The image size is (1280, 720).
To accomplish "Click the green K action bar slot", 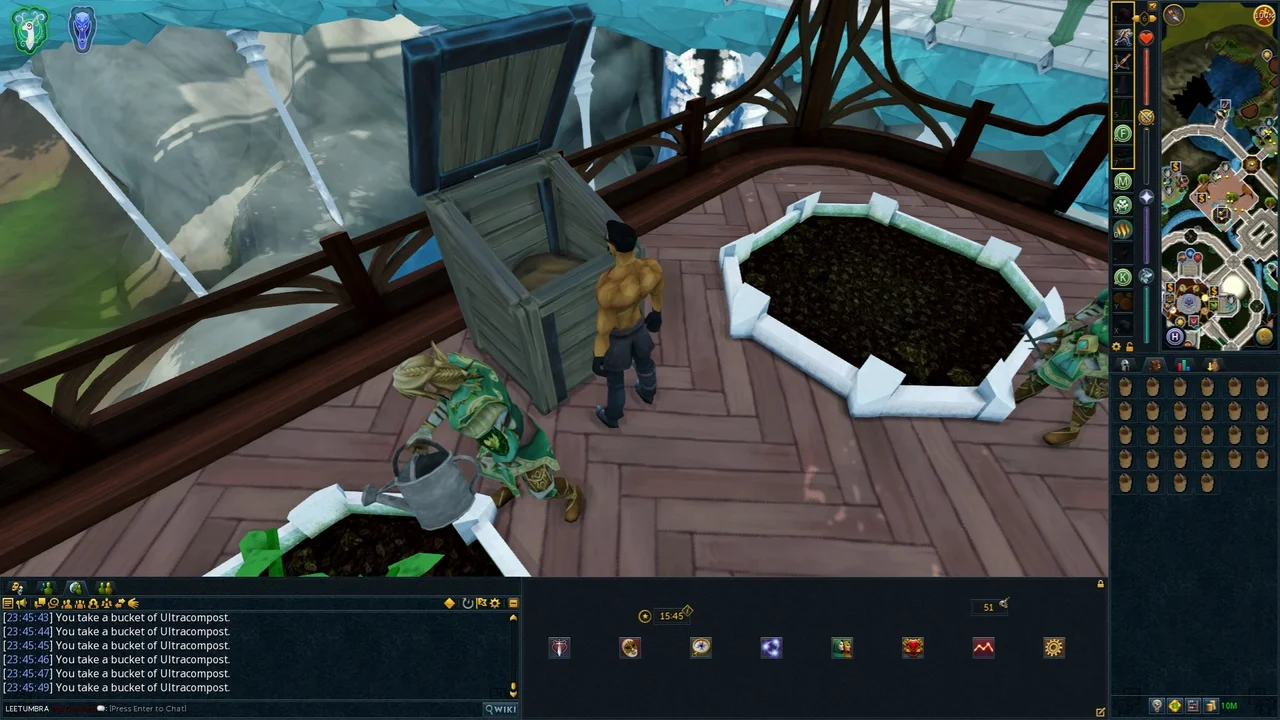I will [1123, 277].
